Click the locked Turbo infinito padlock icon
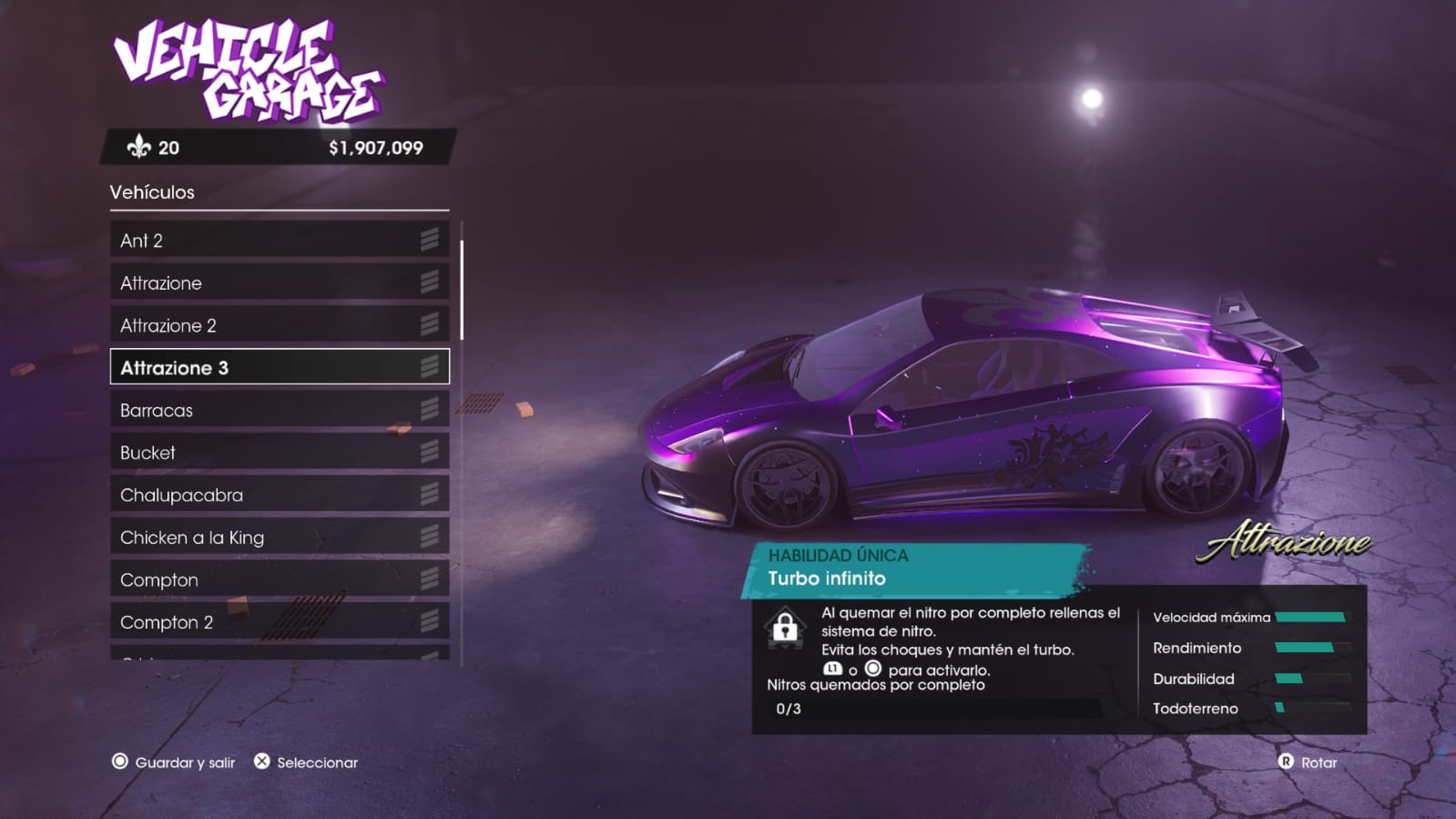The height and width of the screenshot is (819, 1456). (785, 628)
